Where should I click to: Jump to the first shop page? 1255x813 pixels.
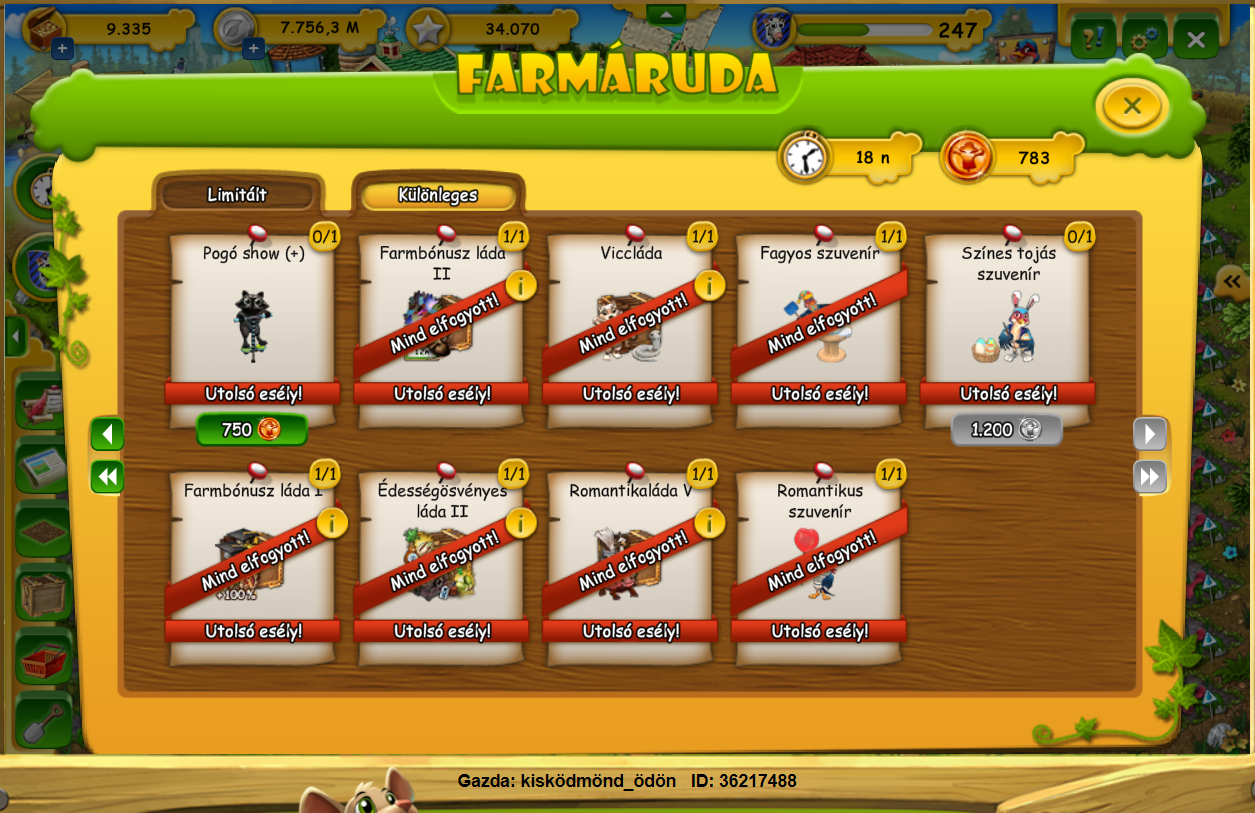click(107, 477)
